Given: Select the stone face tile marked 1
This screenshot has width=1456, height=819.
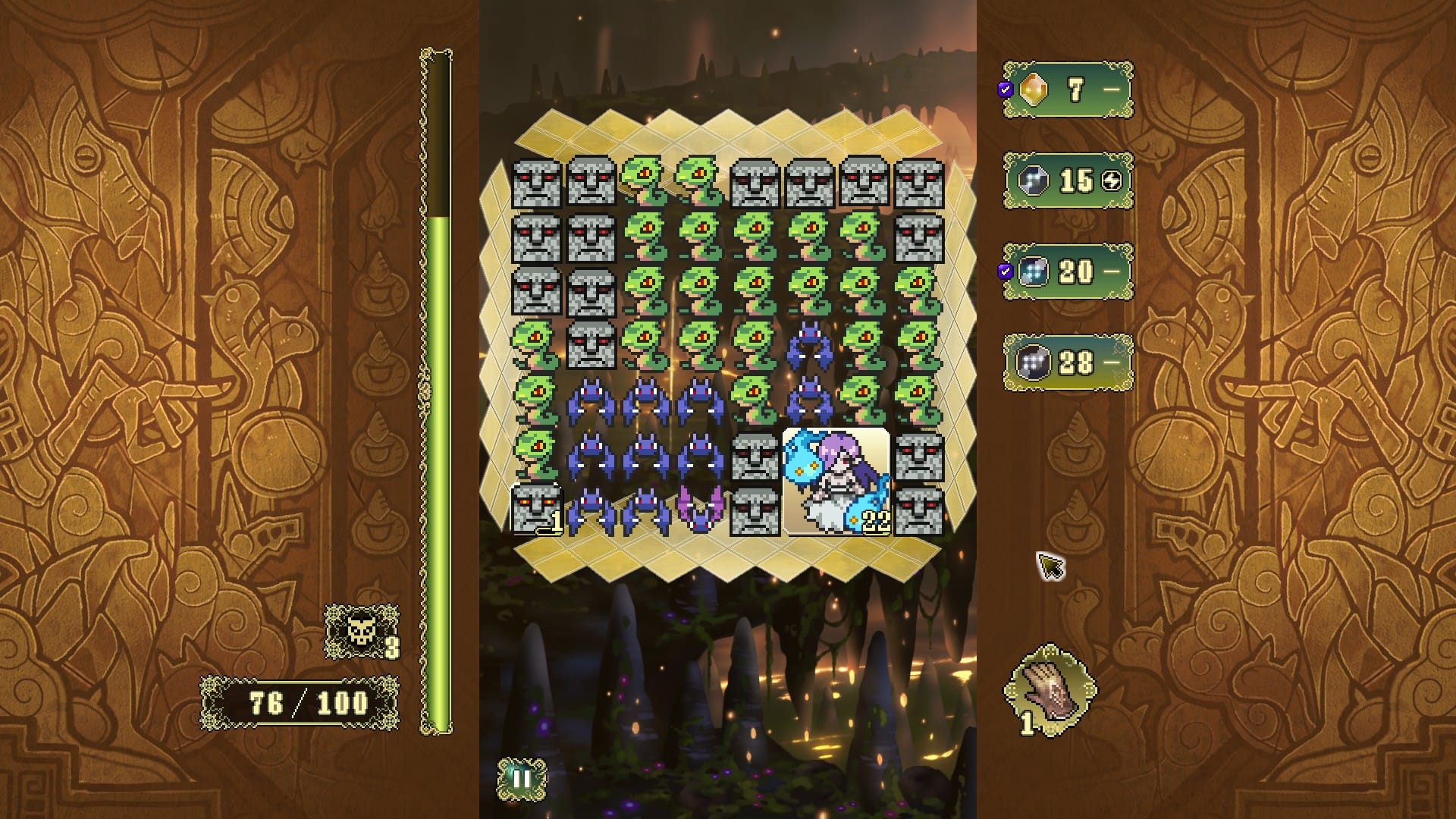Looking at the screenshot, I should pyautogui.click(x=537, y=509).
